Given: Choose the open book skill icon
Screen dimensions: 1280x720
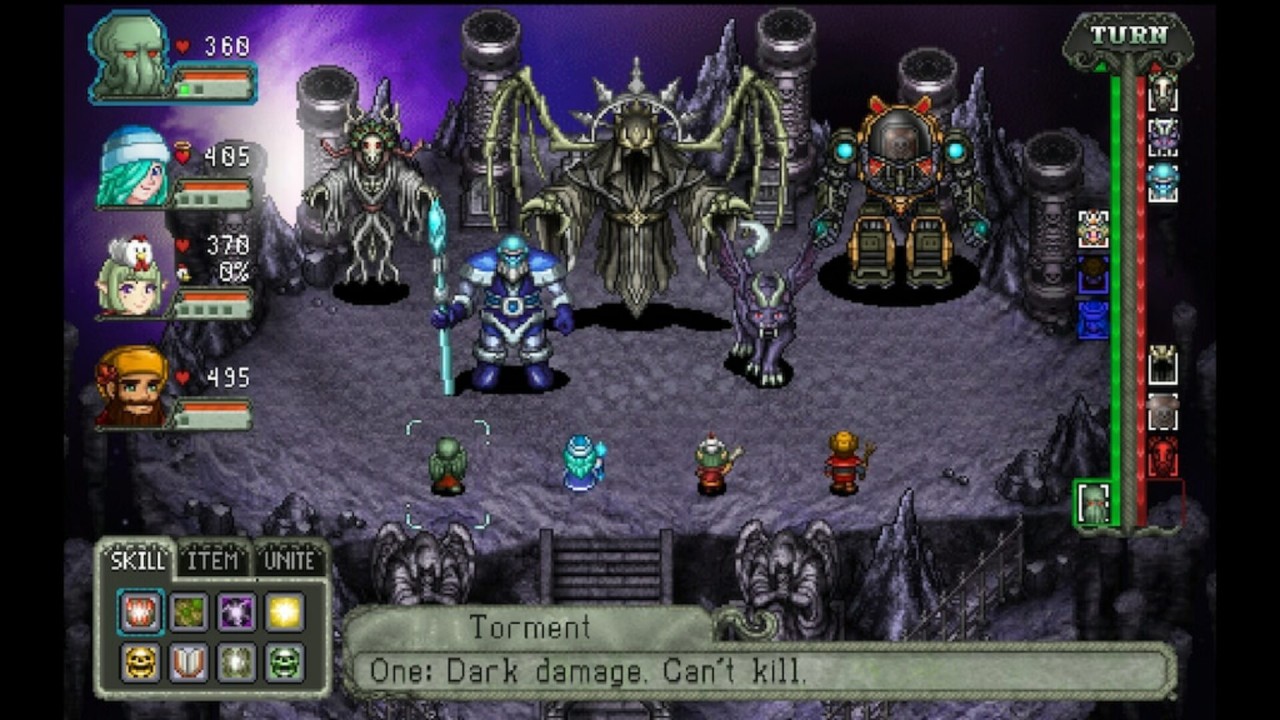Looking at the screenshot, I should tap(189, 661).
